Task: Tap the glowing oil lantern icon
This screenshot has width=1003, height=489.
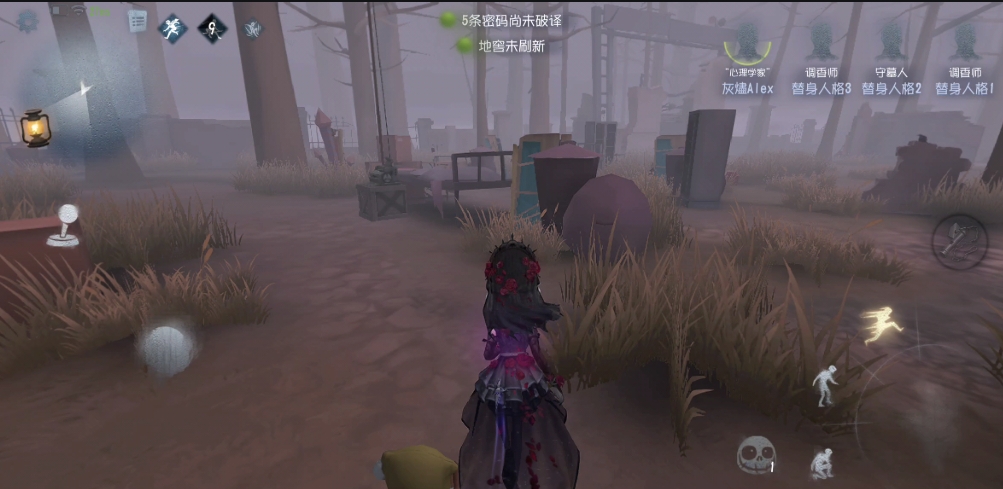Action: tap(35, 127)
